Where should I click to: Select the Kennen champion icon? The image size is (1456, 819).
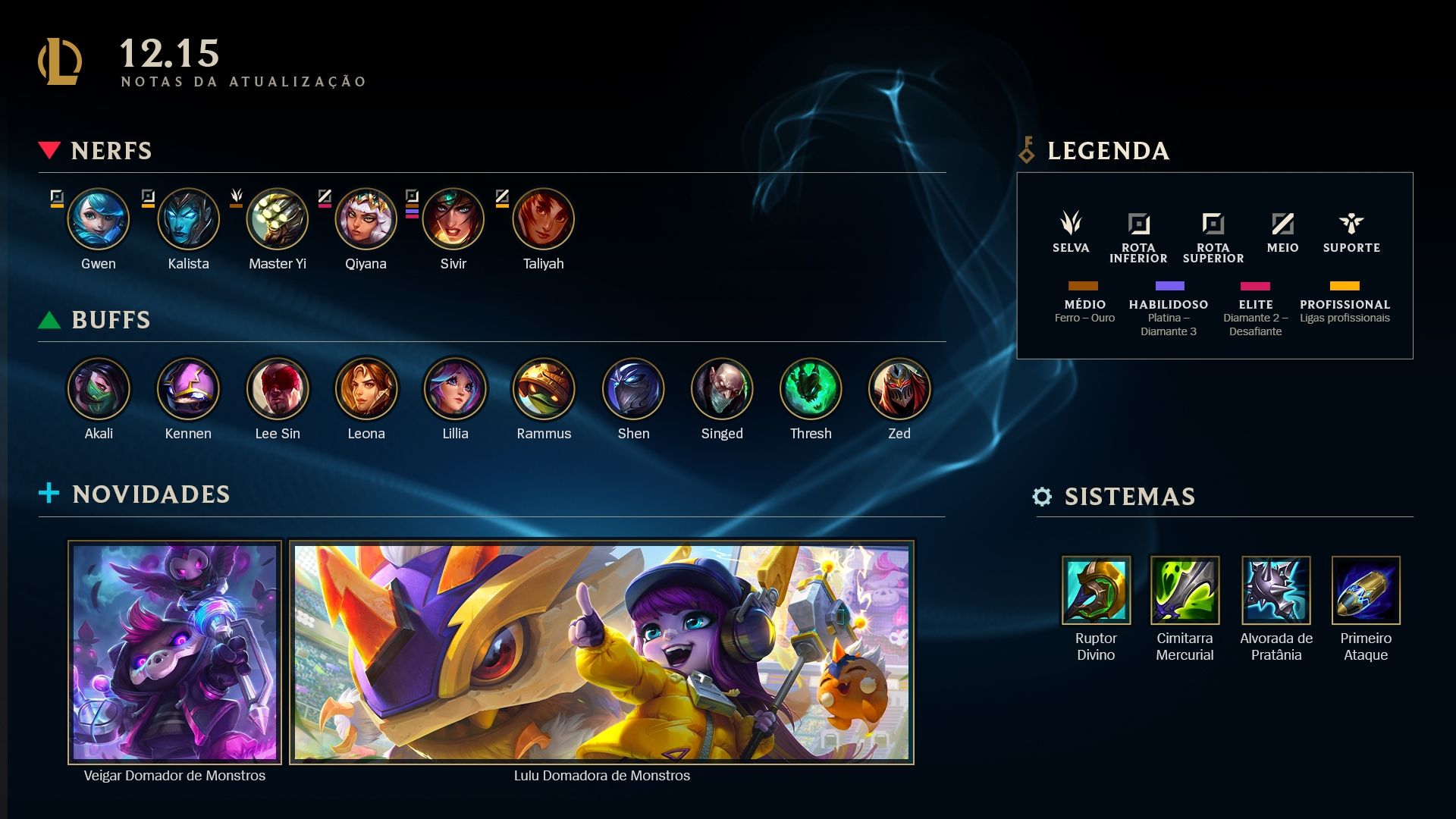[188, 389]
